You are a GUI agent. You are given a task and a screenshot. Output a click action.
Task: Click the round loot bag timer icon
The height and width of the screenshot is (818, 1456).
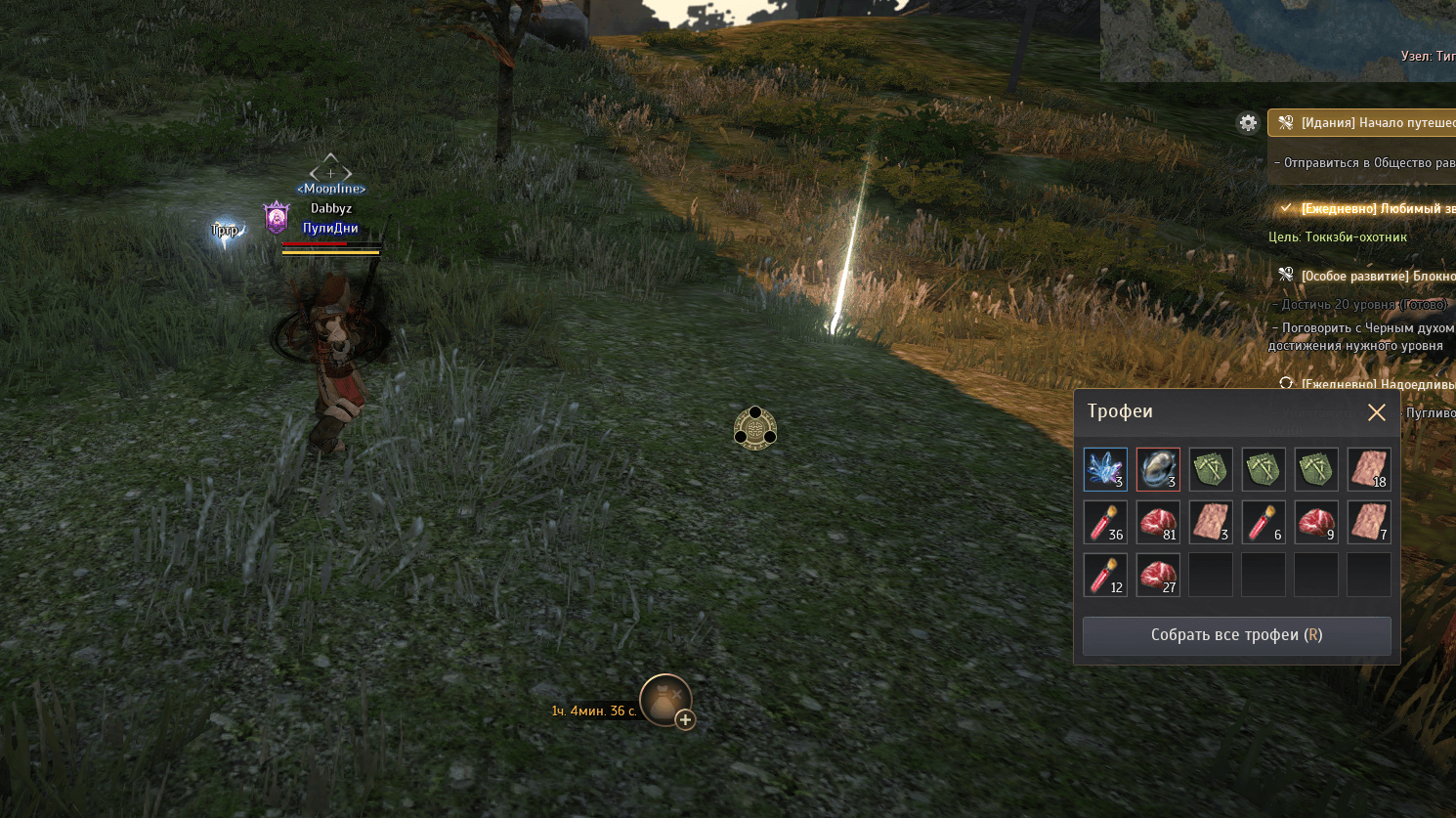tap(664, 699)
